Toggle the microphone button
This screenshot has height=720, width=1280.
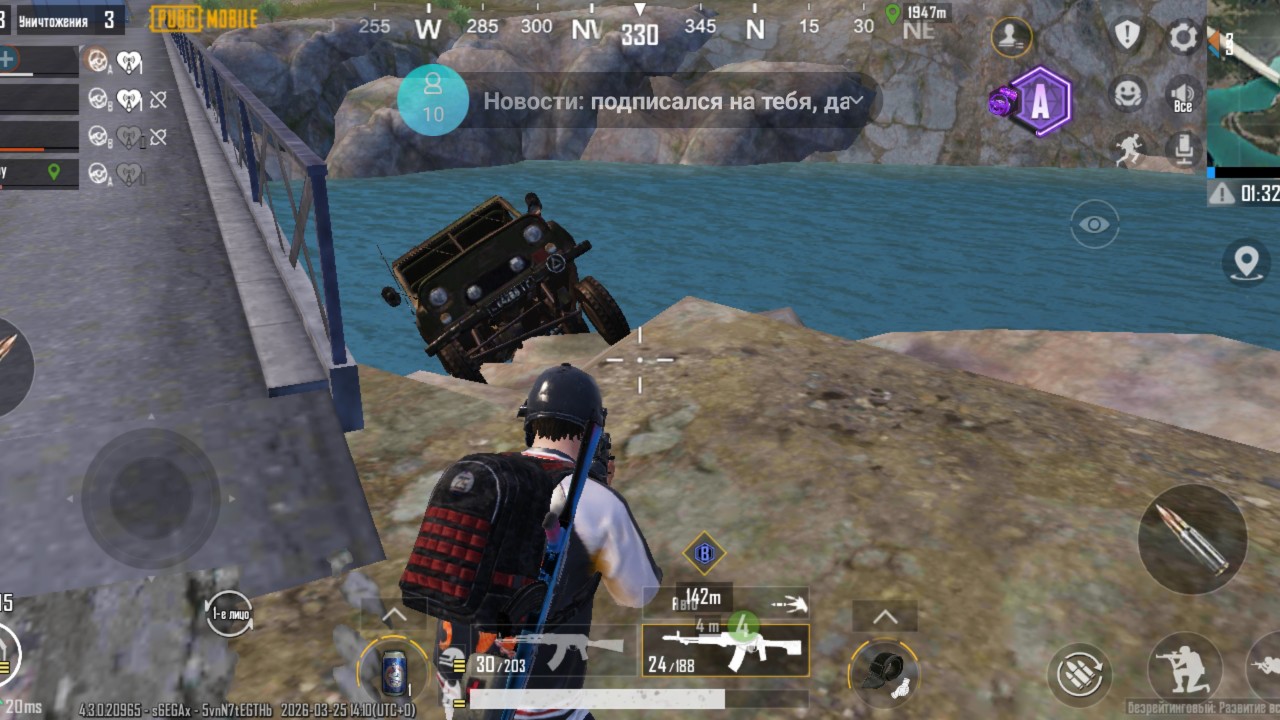(x=1184, y=149)
